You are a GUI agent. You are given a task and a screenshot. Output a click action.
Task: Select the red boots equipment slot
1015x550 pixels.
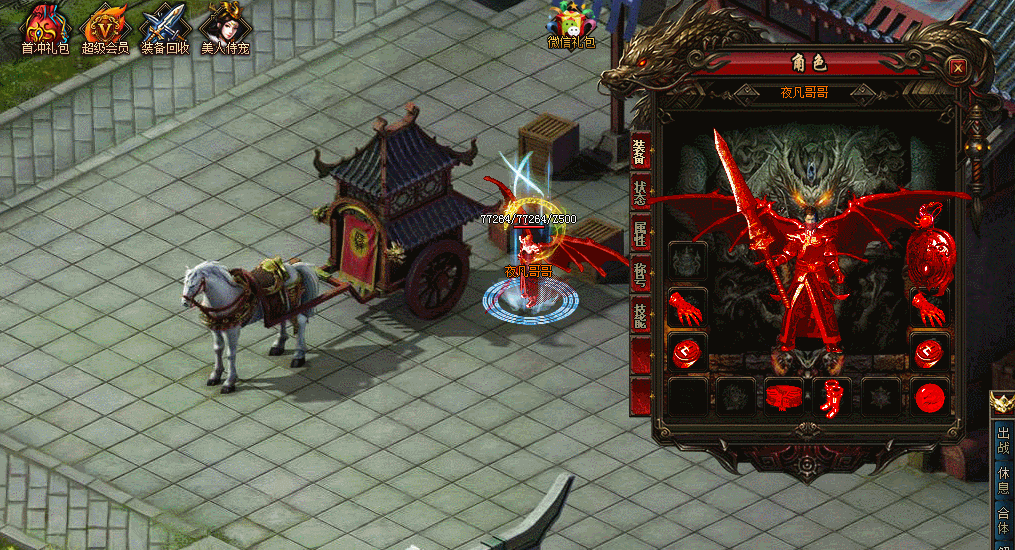pyautogui.click(x=832, y=397)
